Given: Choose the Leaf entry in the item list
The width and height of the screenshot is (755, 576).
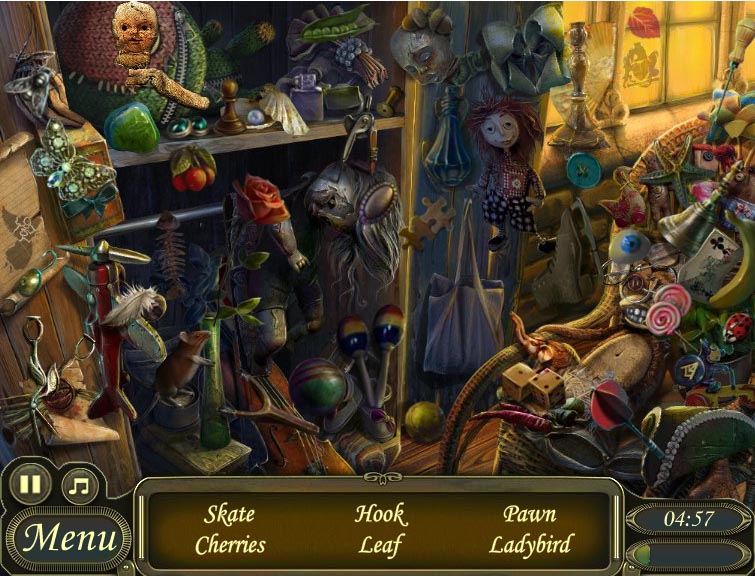Looking at the screenshot, I should (x=380, y=545).
